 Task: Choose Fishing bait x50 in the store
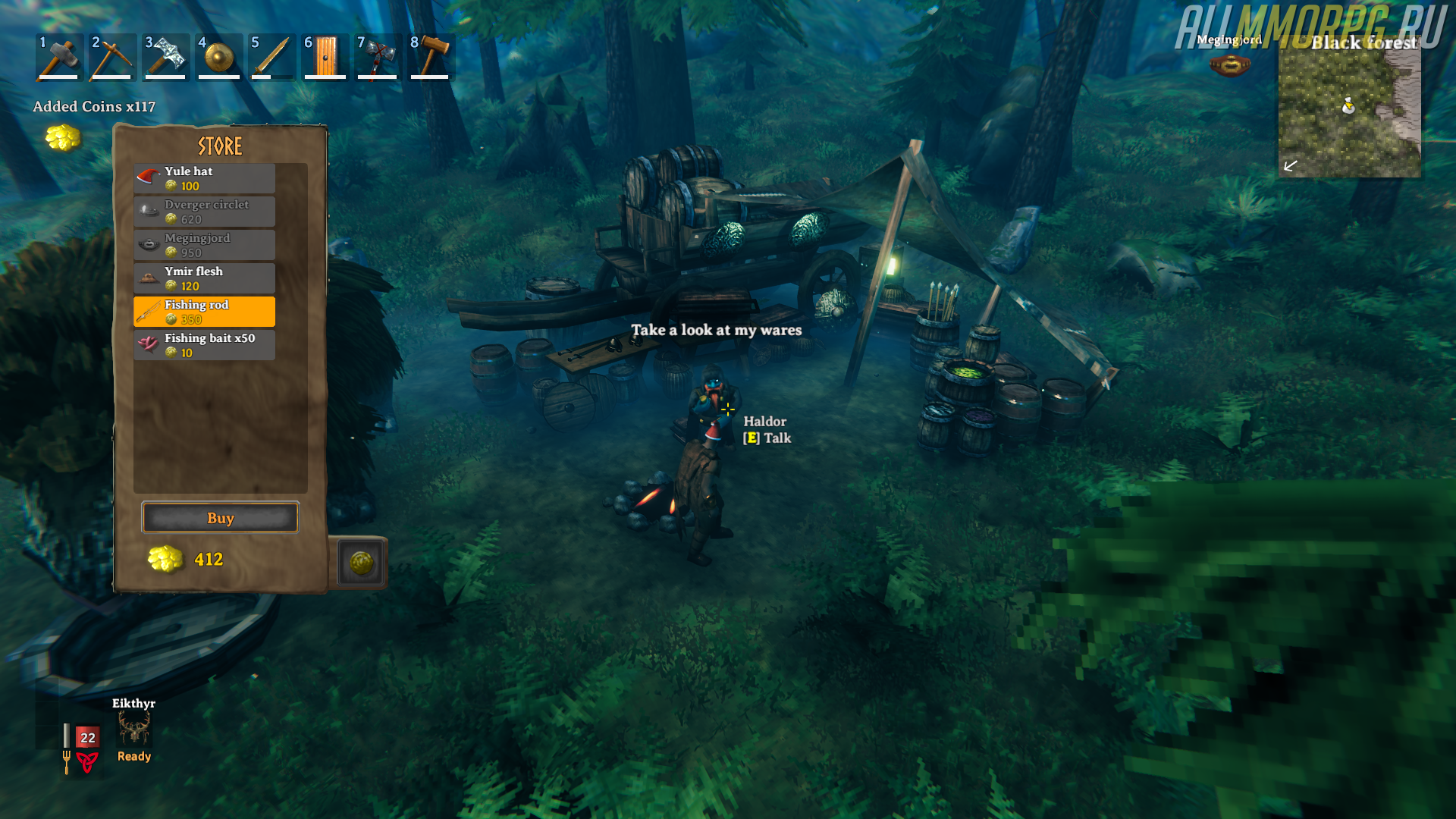pos(204,345)
